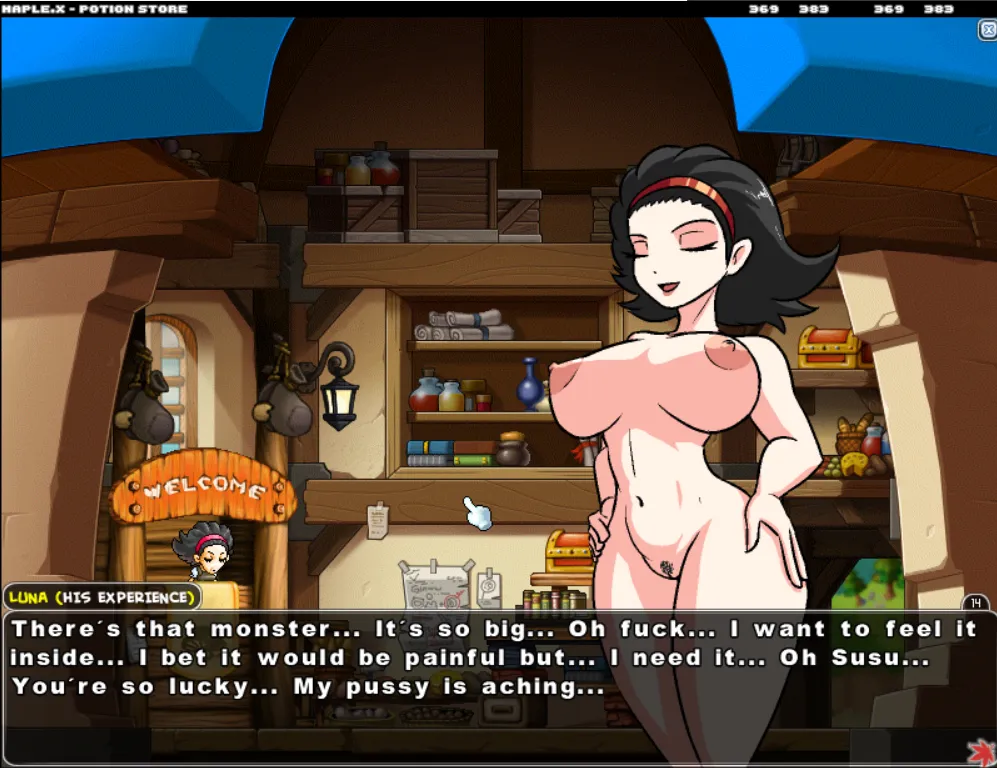This screenshot has height=768, width=997.
Task: Select the number 14 page counter tab
Action: pos(975,602)
